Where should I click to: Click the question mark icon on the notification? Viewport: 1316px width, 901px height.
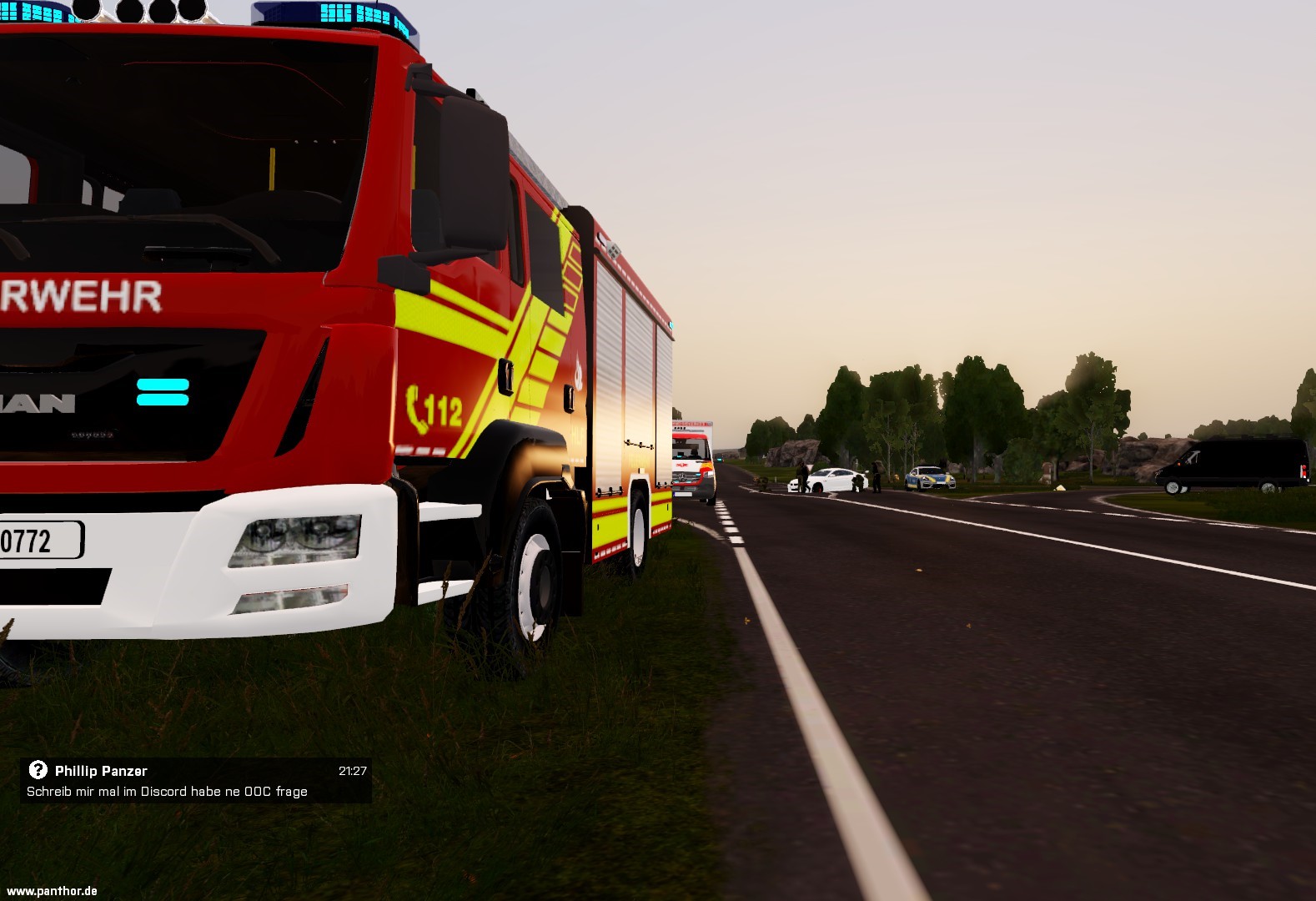[x=38, y=770]
